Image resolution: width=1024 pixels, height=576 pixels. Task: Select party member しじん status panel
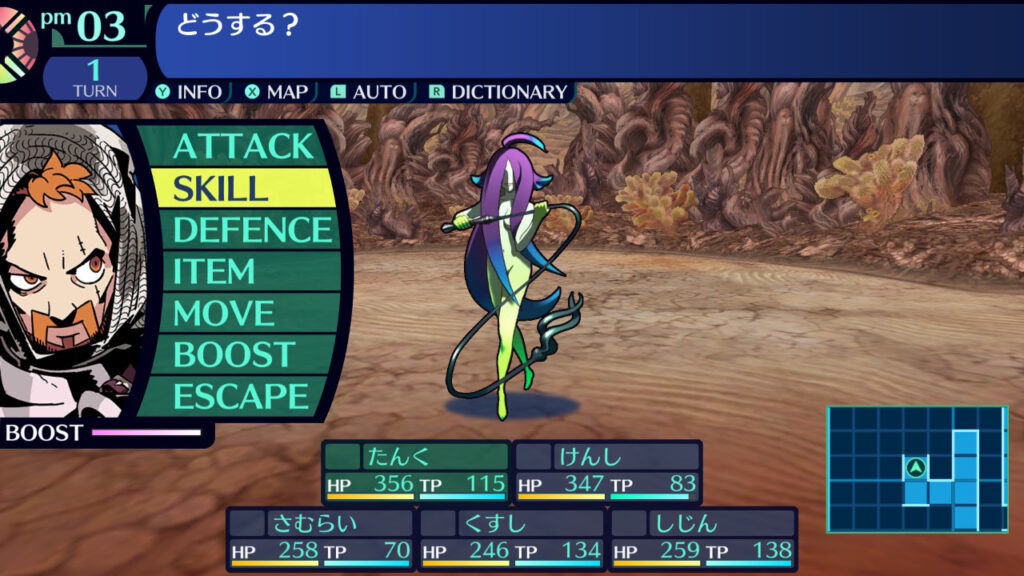pyautogui.click(x=704, y=538)
